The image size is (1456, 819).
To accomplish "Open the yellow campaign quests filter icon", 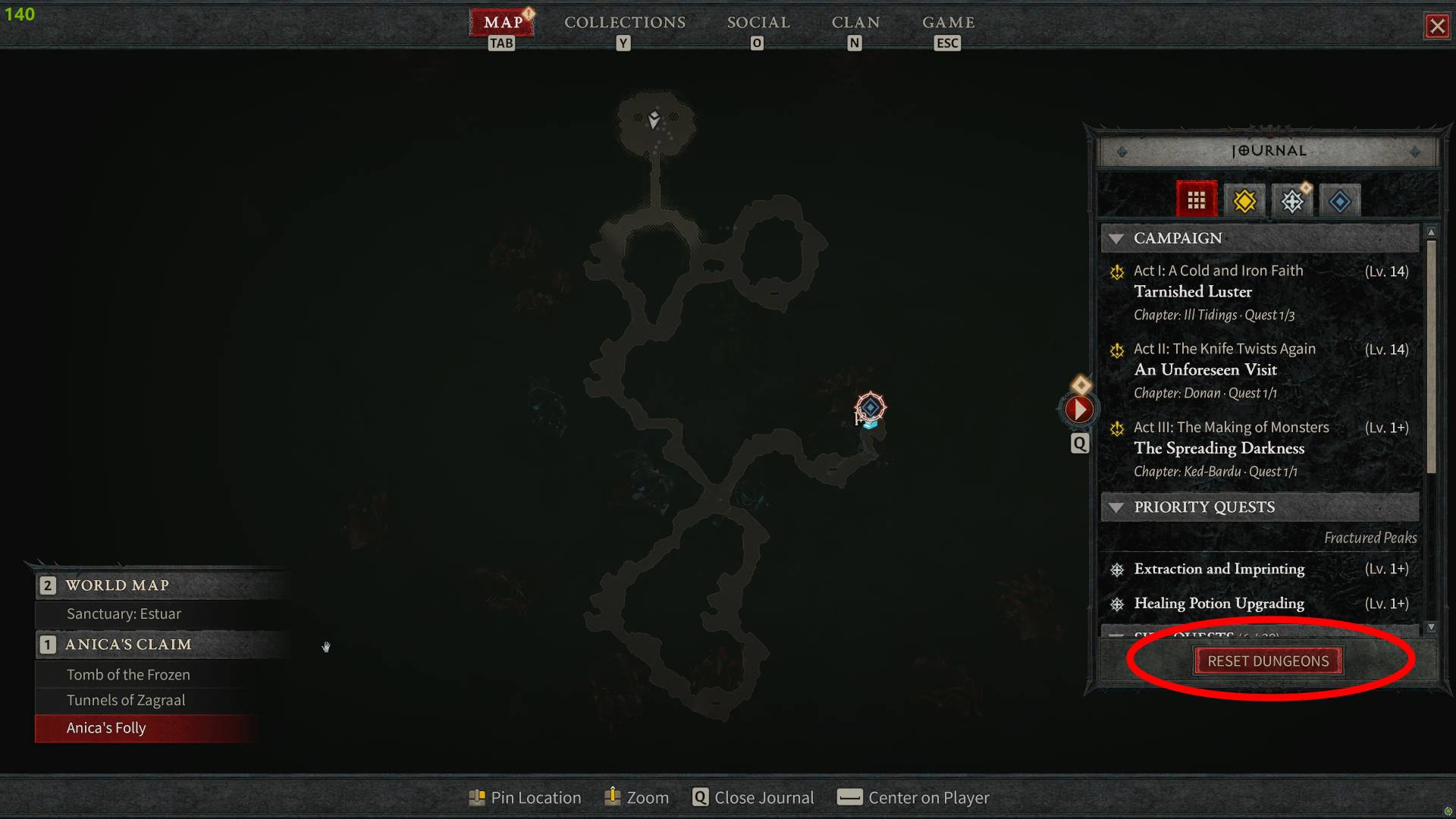I will 1244,200.
